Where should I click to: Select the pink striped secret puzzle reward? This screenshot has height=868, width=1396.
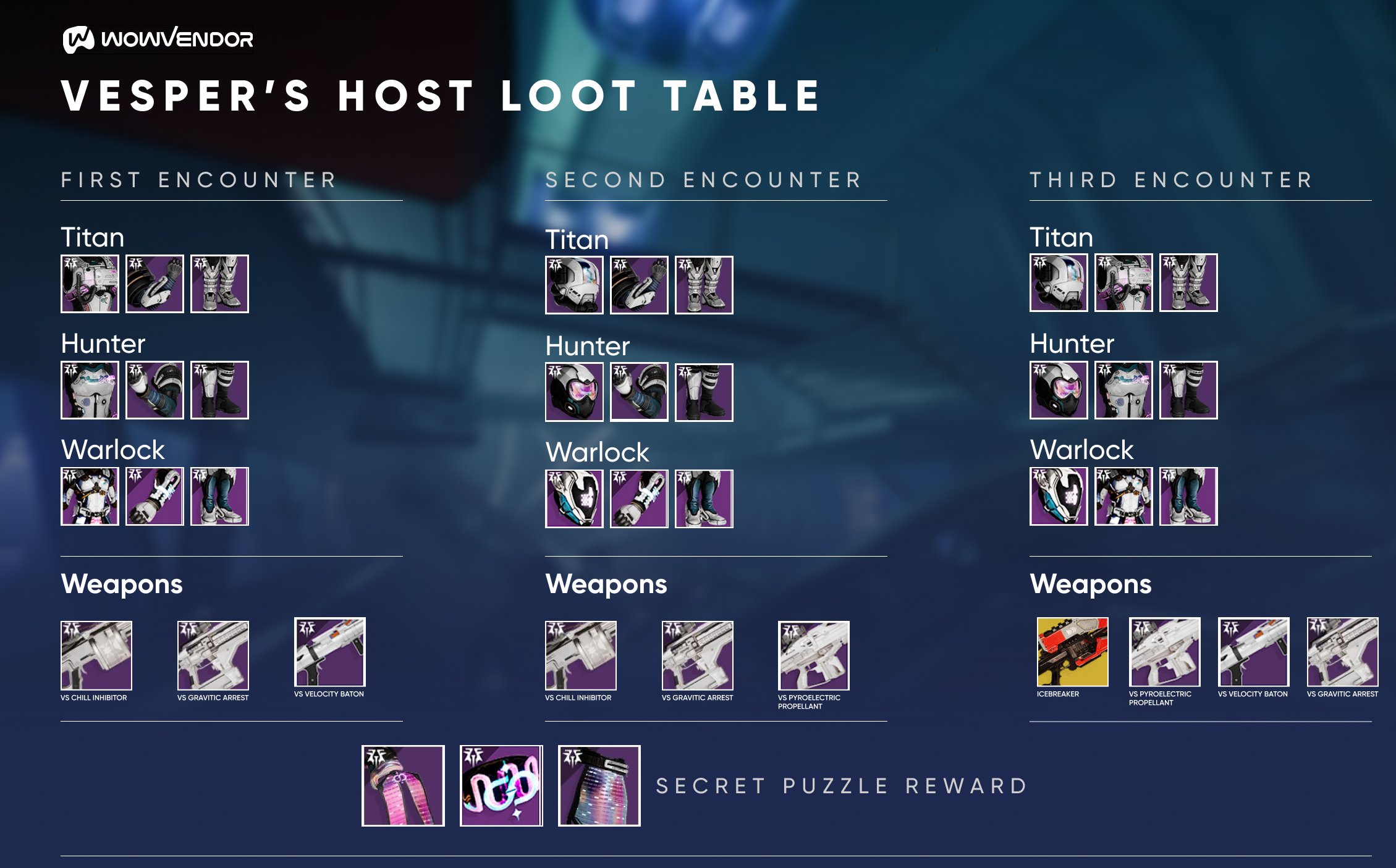click(403, 785)
